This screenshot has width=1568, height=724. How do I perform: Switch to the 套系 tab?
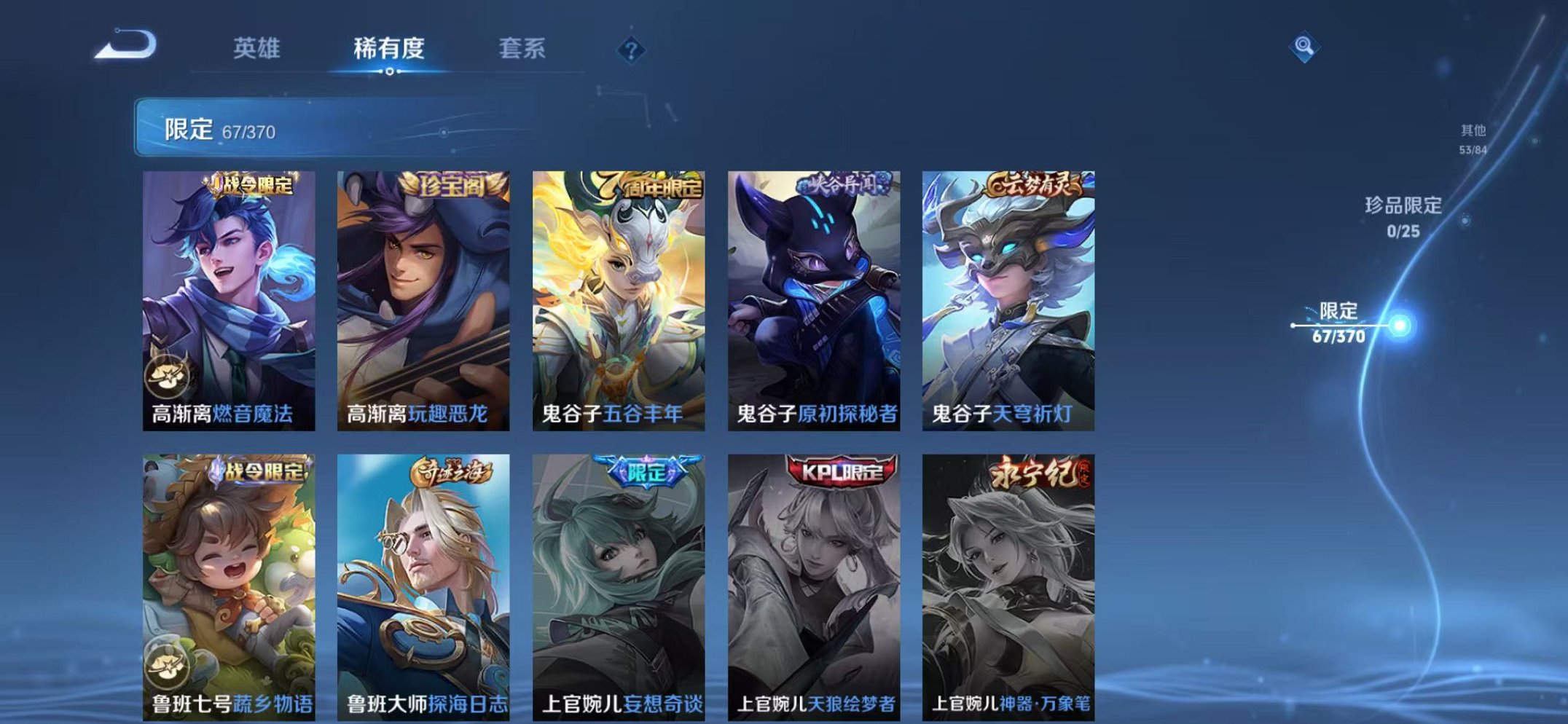point(524,46)
